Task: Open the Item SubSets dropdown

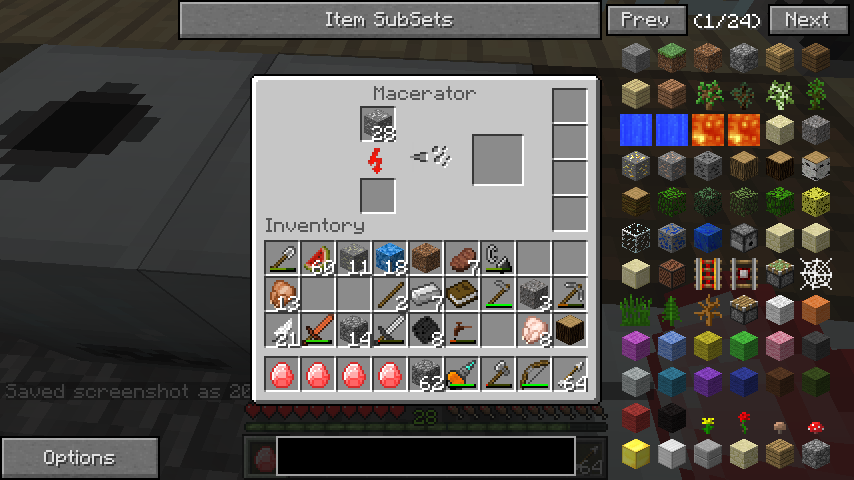Action: 388,20
